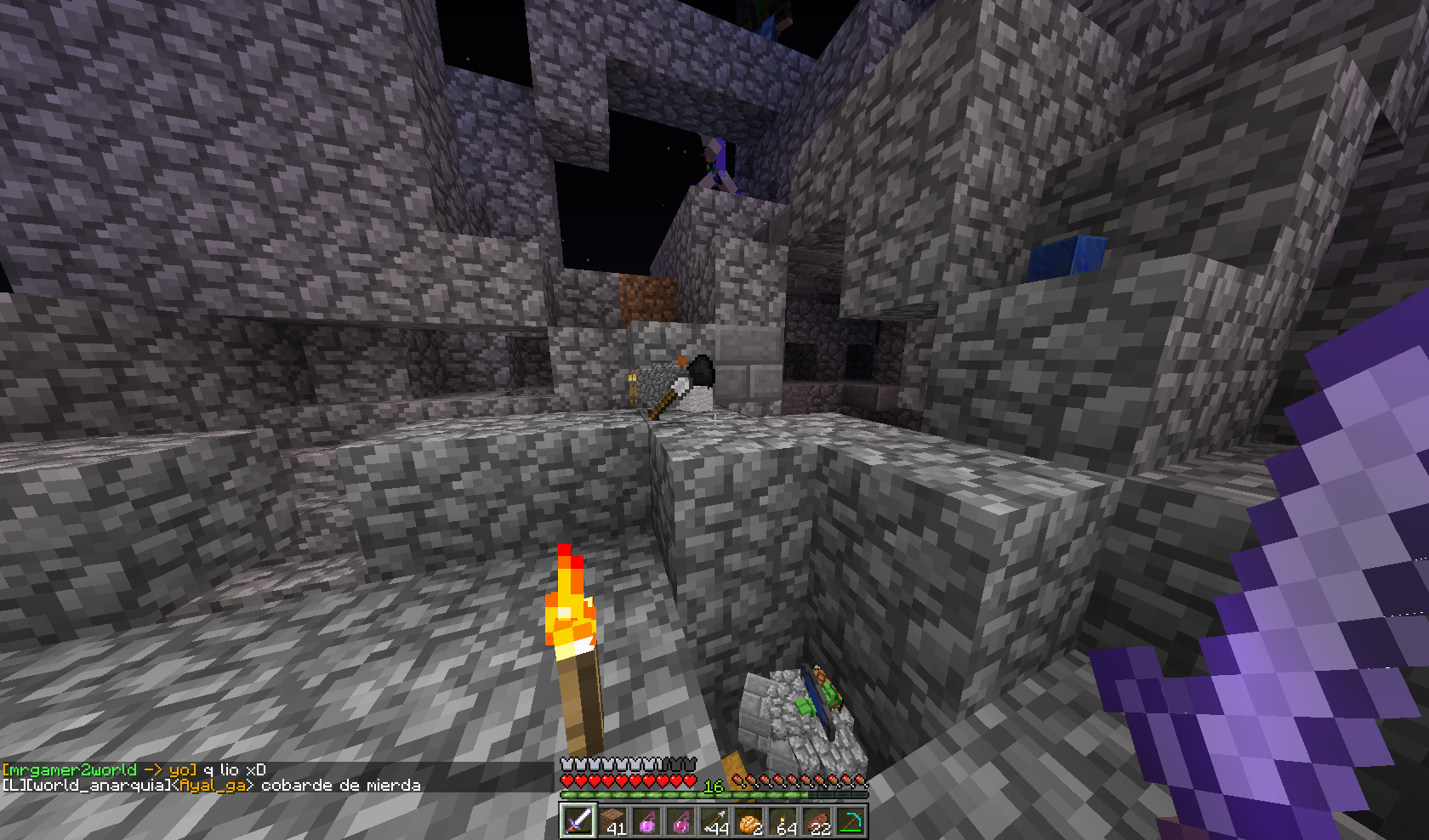Select the enchanted sword hotbar slot
Viewport: 1429px width, 840px height.
tap(578, 821)
